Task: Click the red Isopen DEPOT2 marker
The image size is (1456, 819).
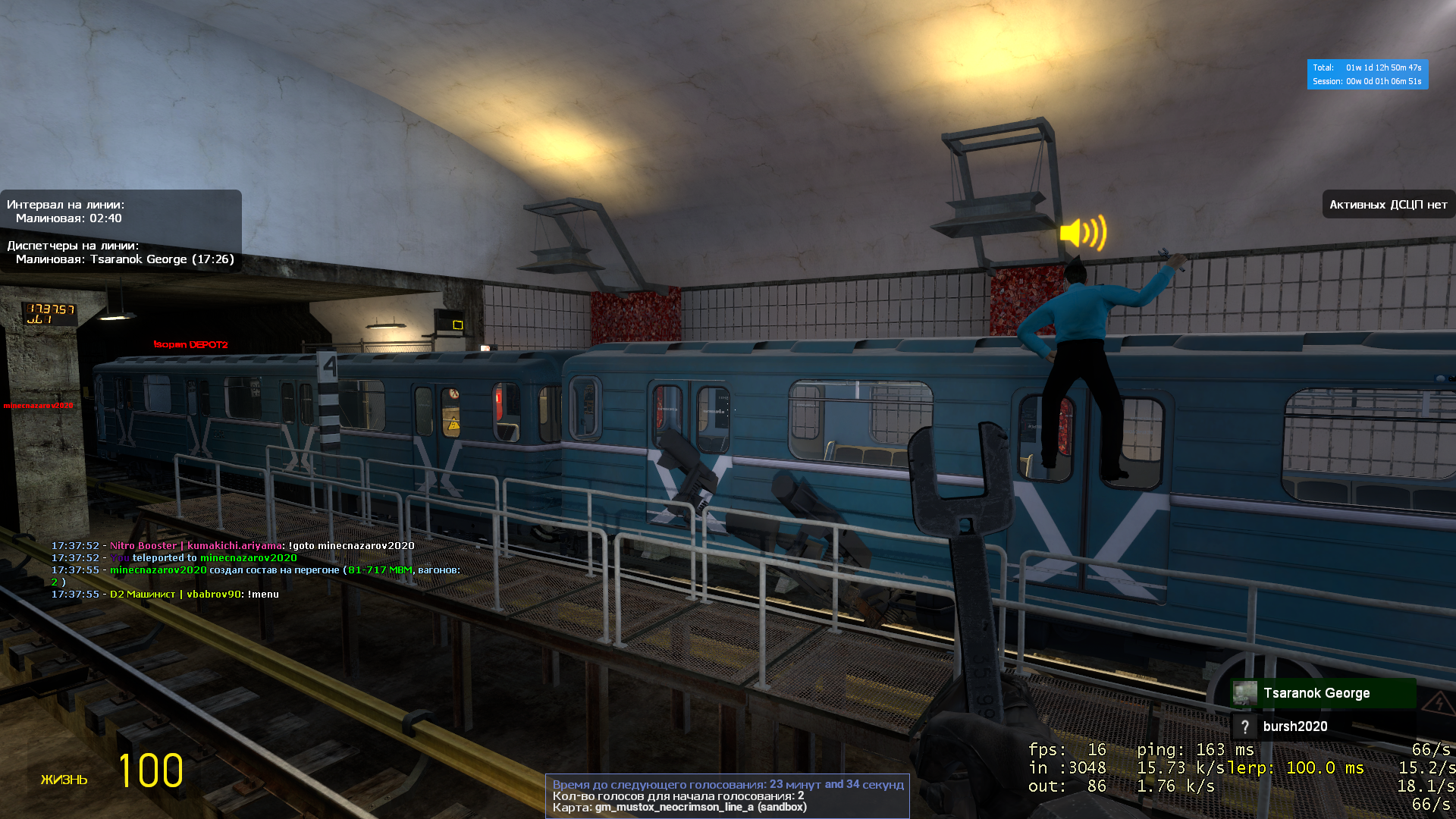Action: pos(190,344)
